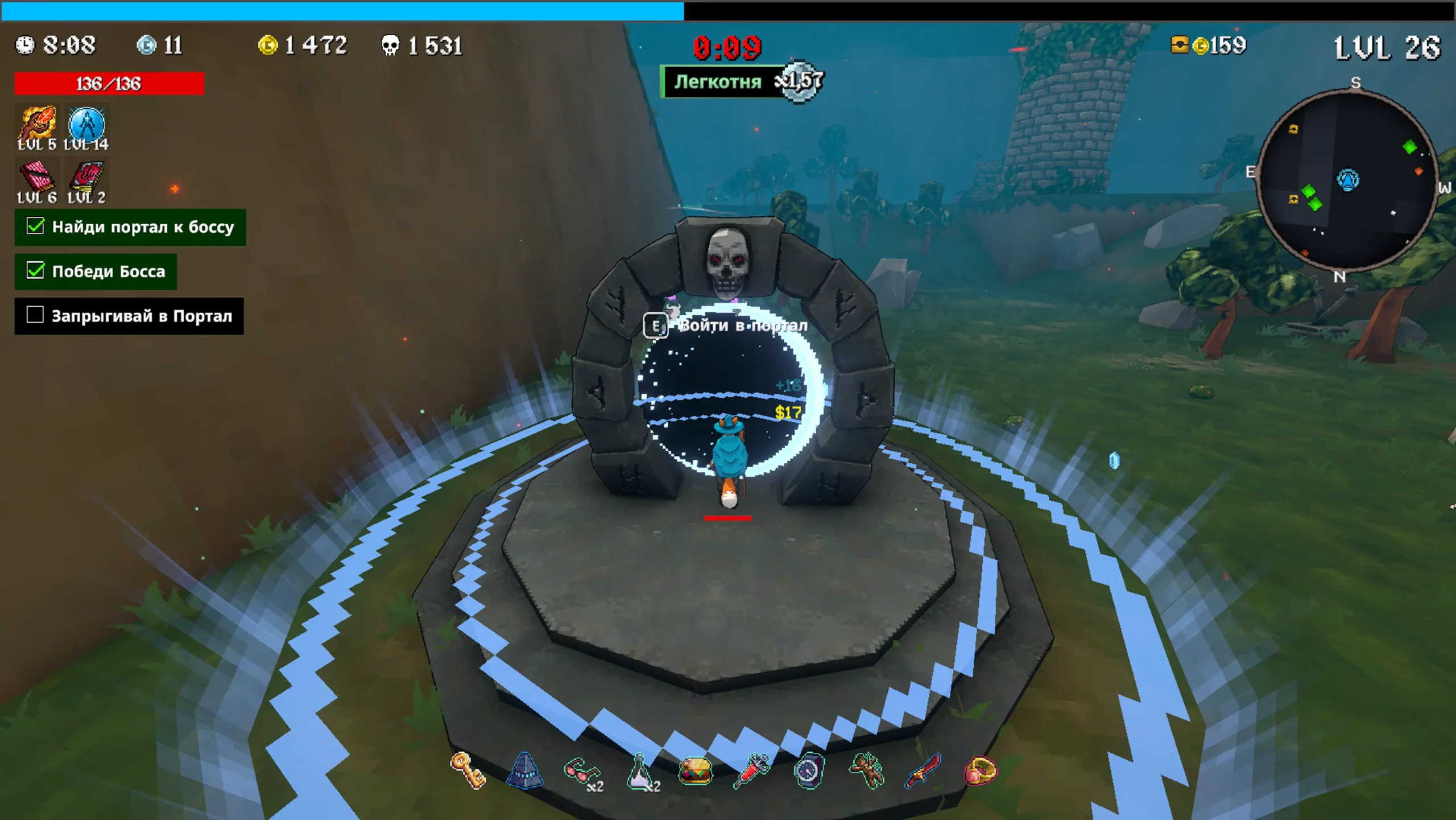Click the 'Запрыгивай в Портал' objective
Image resolution: width=1456 pixels, height=820 pixels.
[x=129, y=316]
